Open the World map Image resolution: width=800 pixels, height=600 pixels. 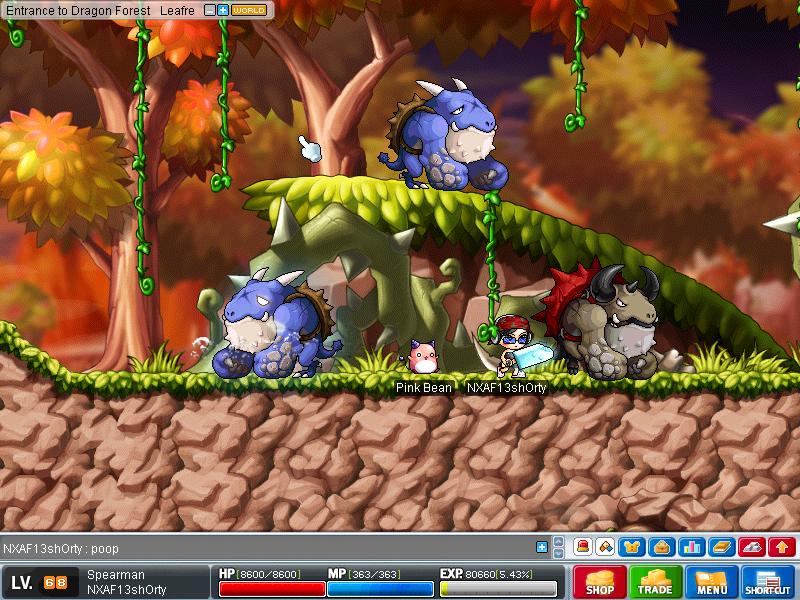point(250,10)
